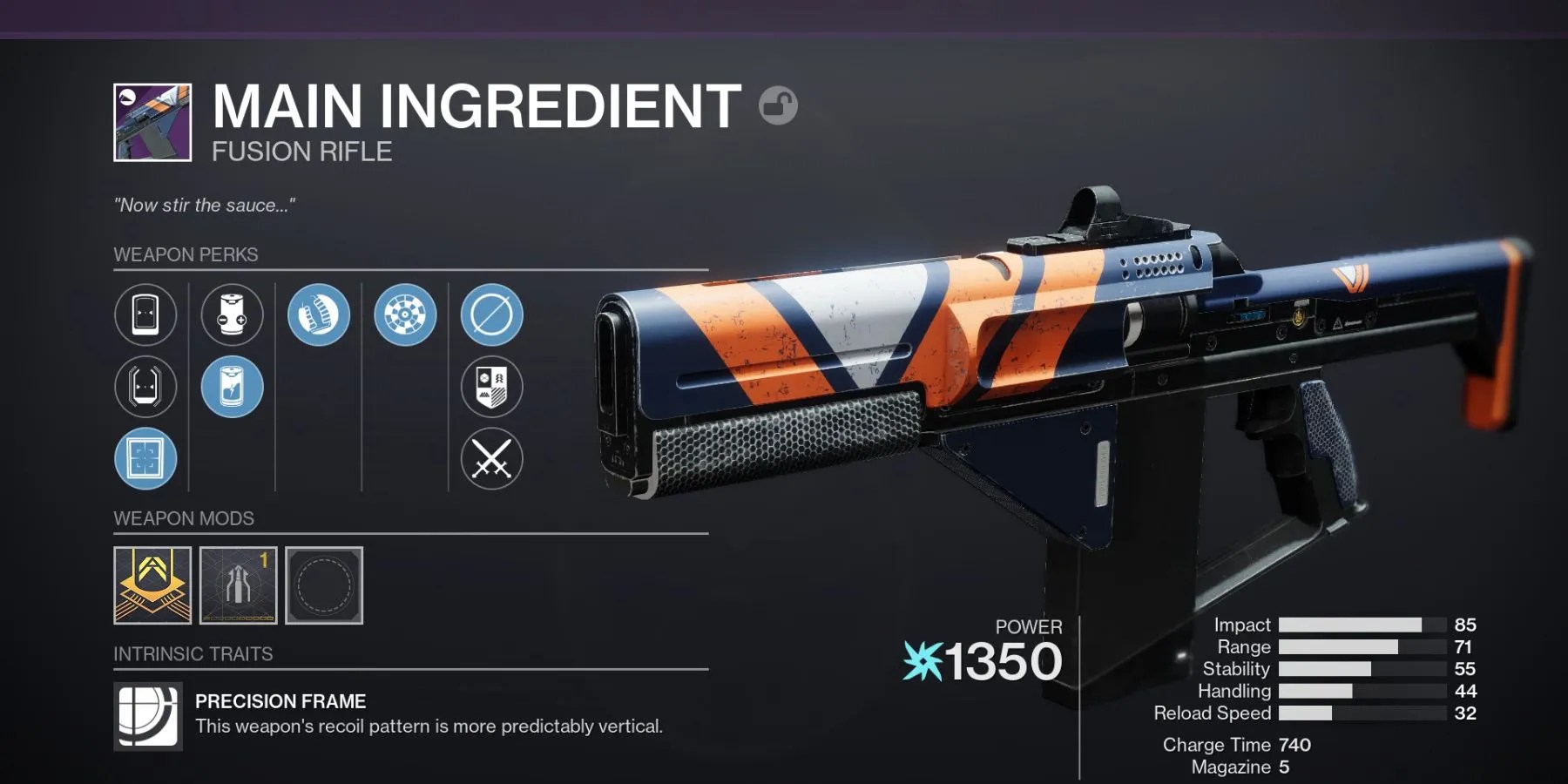Select the equipped coiled-spring trait perk
The height and width of the screenshot is (784, 1568).
tap(318, 315)
